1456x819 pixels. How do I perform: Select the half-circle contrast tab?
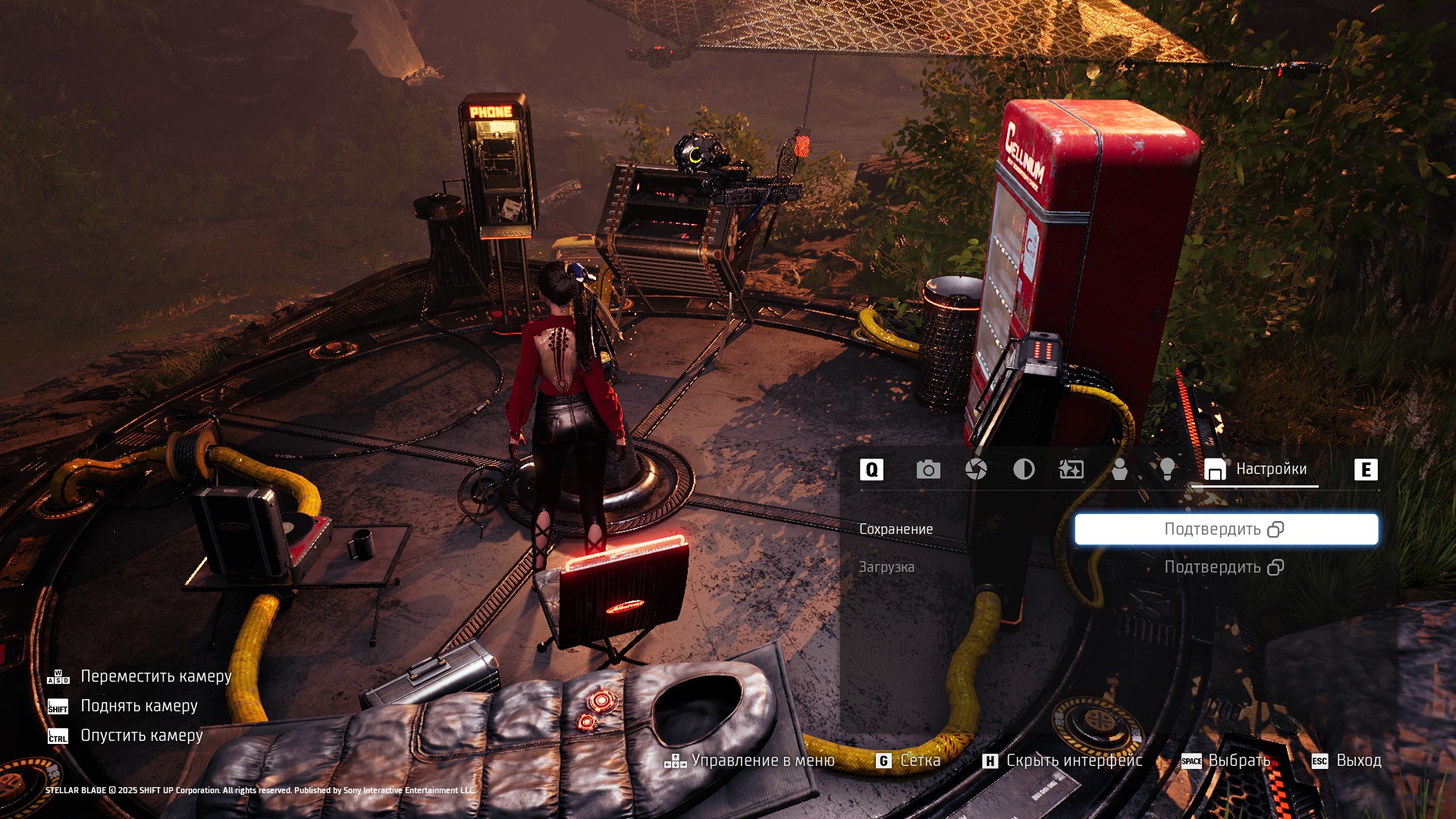[x=1024, y=469]
